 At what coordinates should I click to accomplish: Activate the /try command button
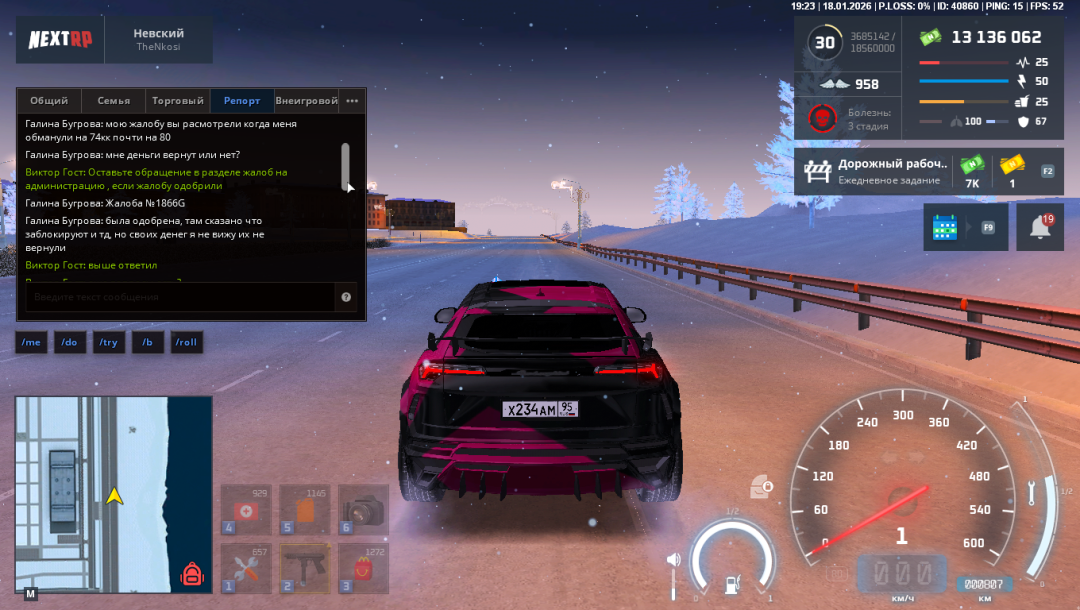click(x=107, y=342)
